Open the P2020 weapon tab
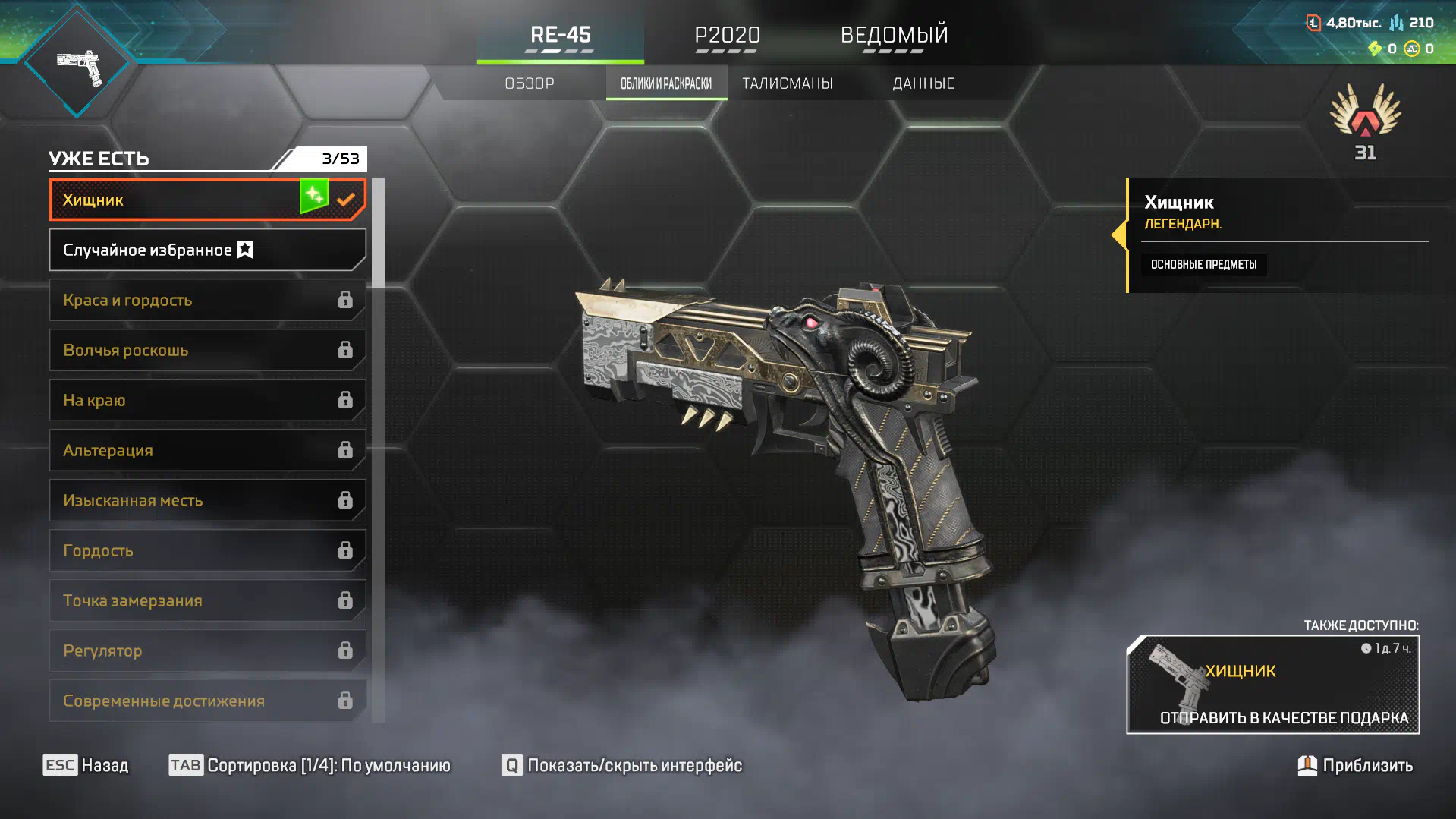 pyautogui.click(x=727, y=35)
